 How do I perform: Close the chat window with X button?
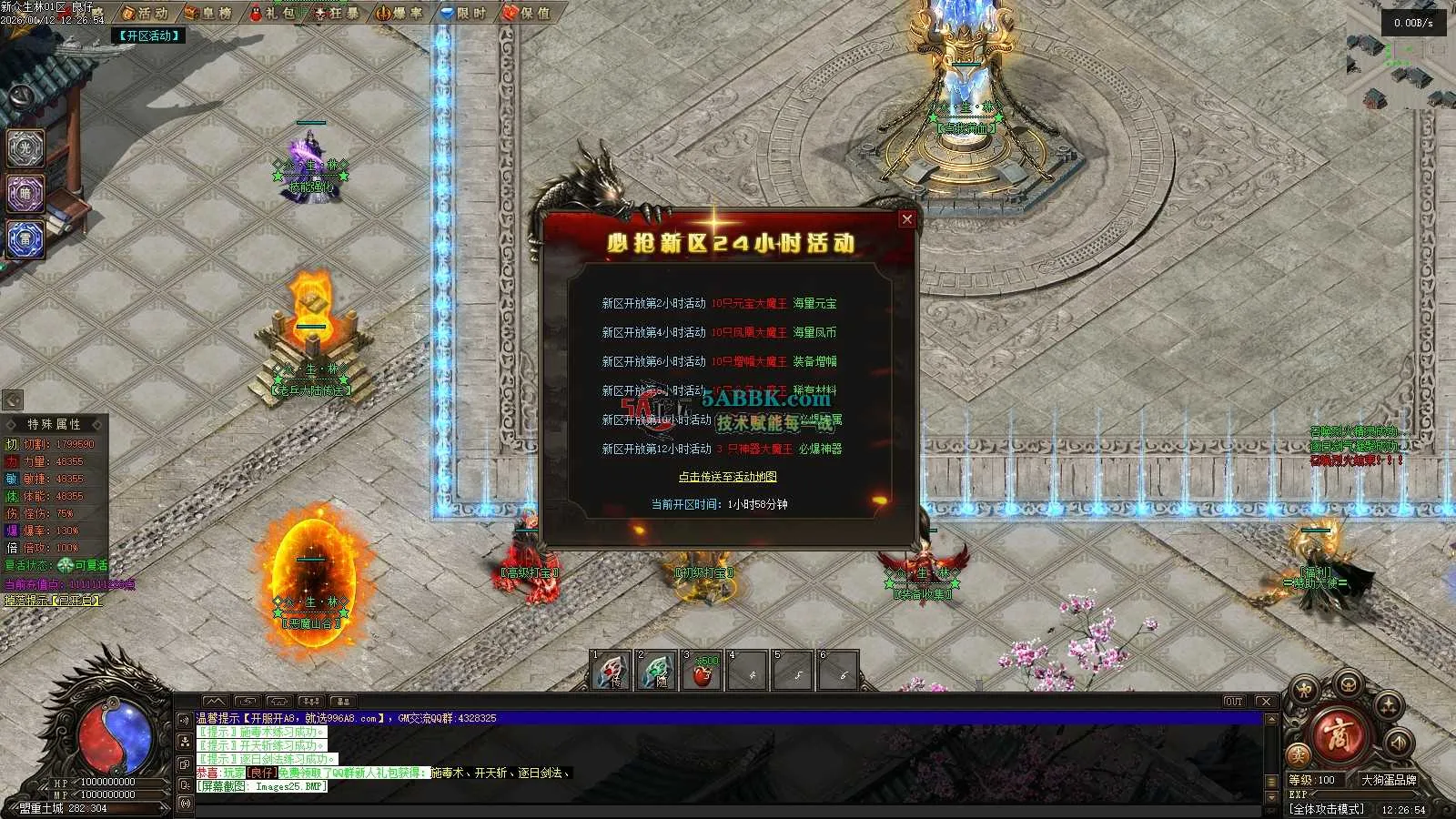point(1265,702)
